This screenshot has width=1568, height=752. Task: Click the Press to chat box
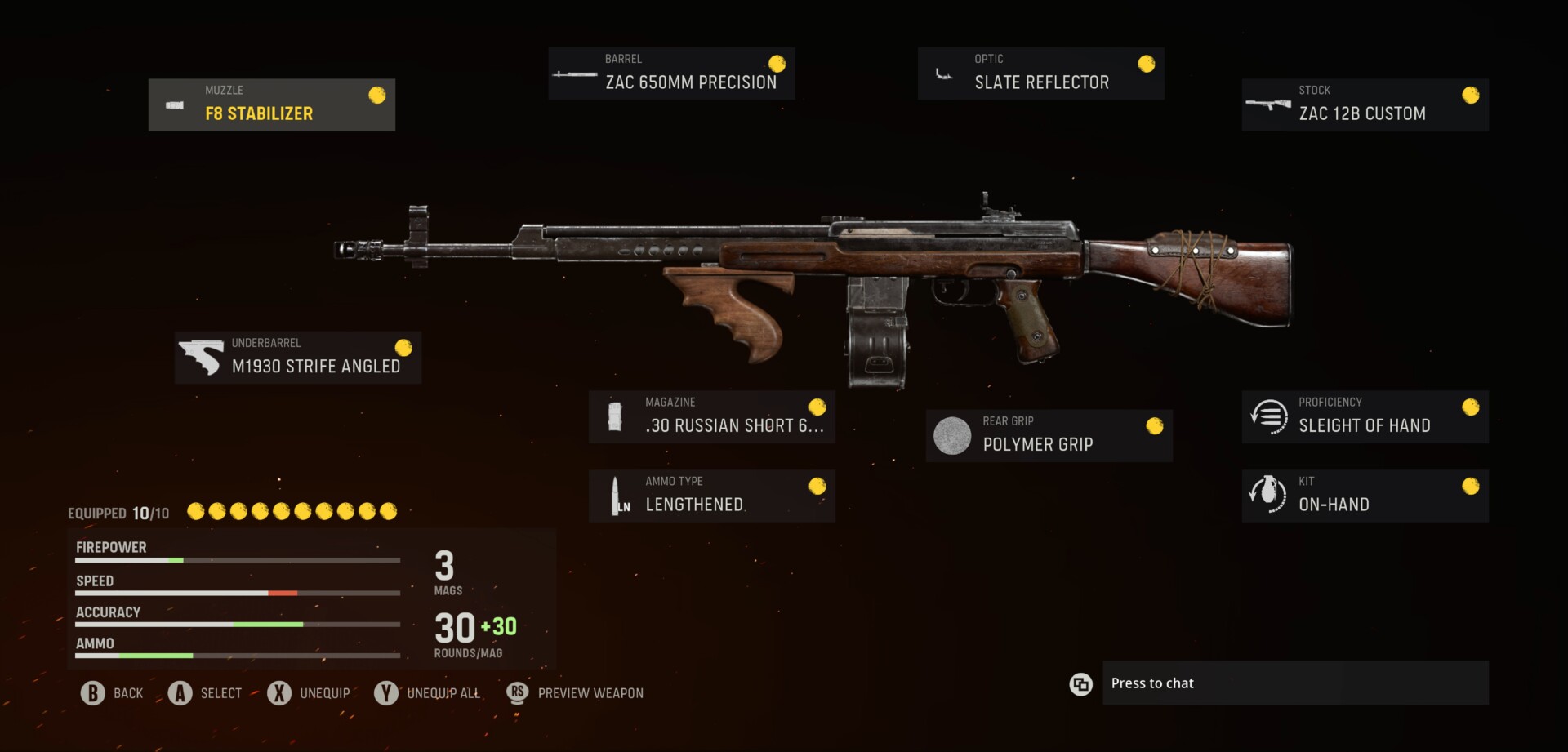tap(1294, 683)
